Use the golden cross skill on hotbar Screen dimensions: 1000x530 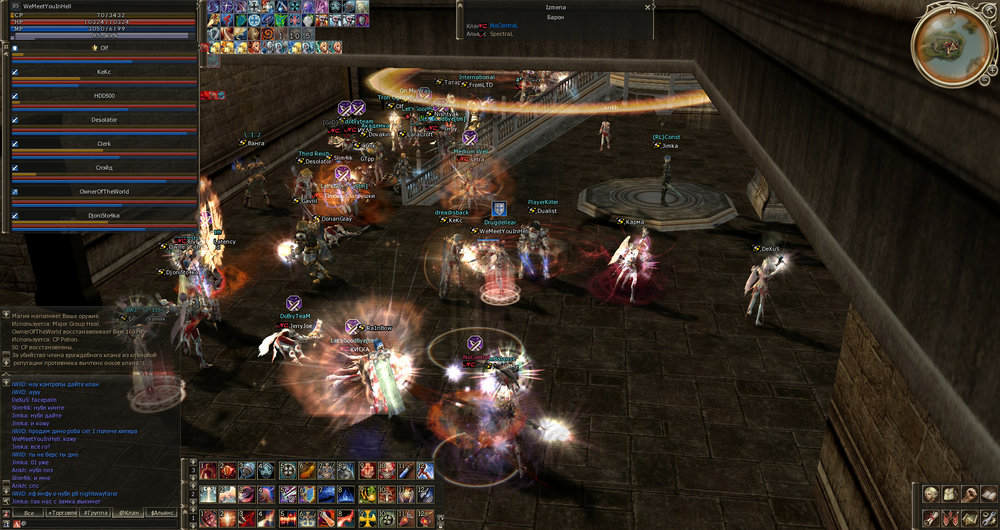click(x=365, y=518)
